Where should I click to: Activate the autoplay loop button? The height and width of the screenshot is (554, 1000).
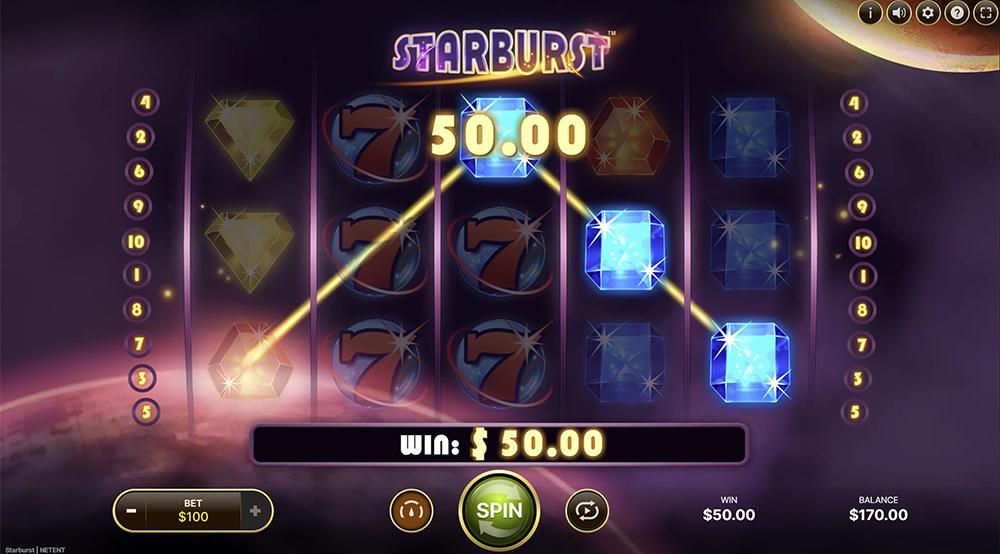click(586, 510)
